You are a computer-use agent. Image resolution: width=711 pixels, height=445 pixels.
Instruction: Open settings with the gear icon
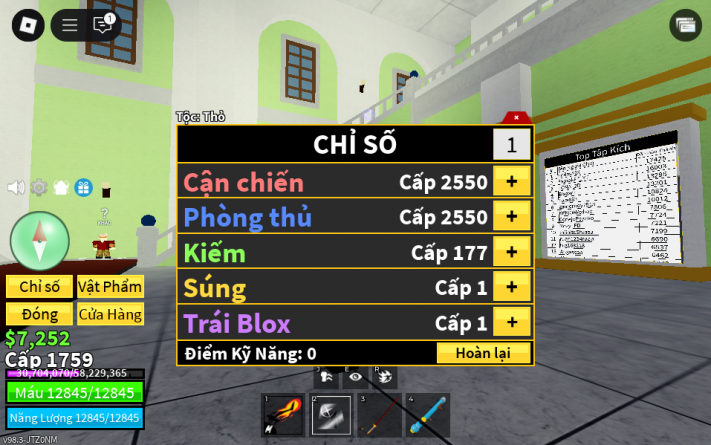[39, 187]
